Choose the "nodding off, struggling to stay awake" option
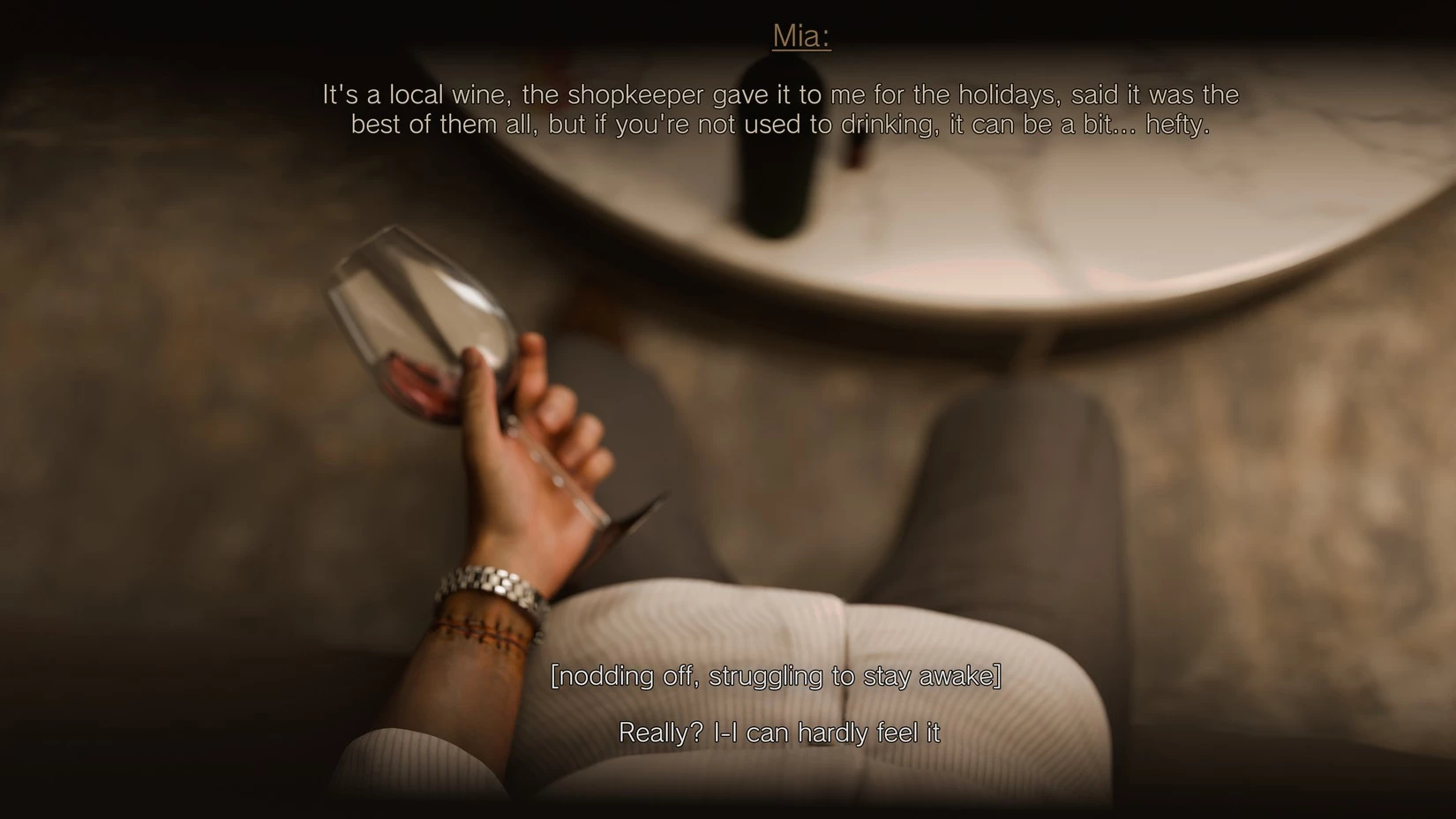The height and width of the screenshot is (819, 1456). pyautogui.click(x=776, y=676)
